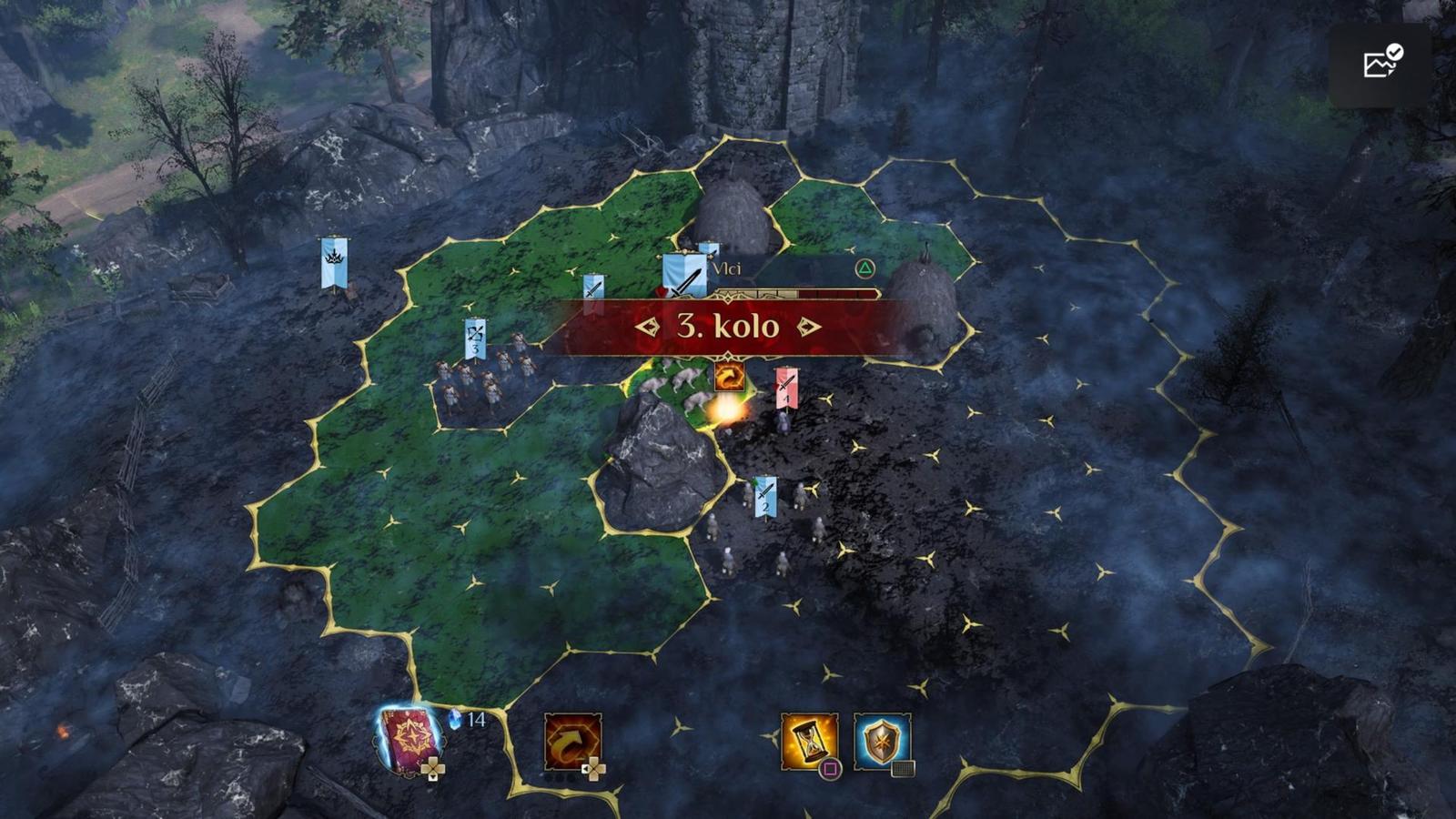Click the d-pad icon under the spellbook
Viewport: 1456px width, 819px height.
click(432, 767)
